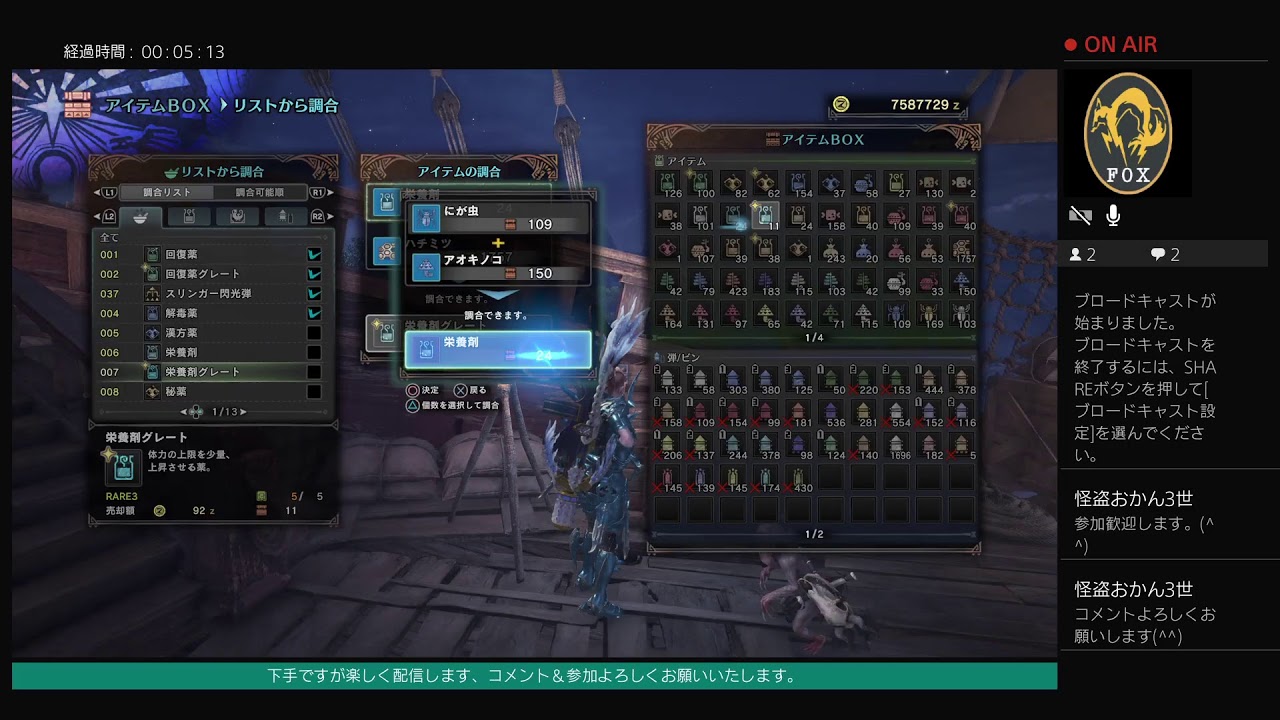Switch to the 調合可能順 tab
1280x720 pixels.
pos(260,192)
